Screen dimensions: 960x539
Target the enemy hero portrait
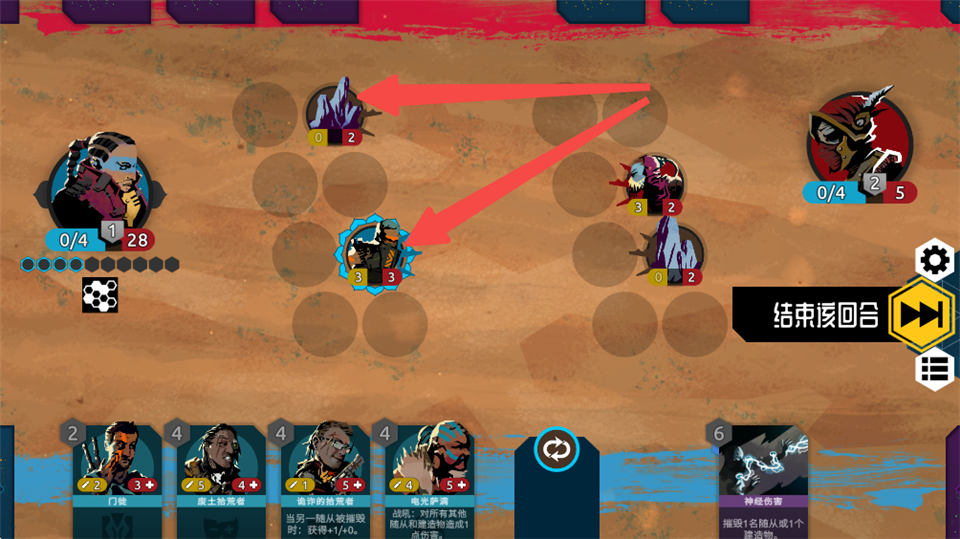858,140
